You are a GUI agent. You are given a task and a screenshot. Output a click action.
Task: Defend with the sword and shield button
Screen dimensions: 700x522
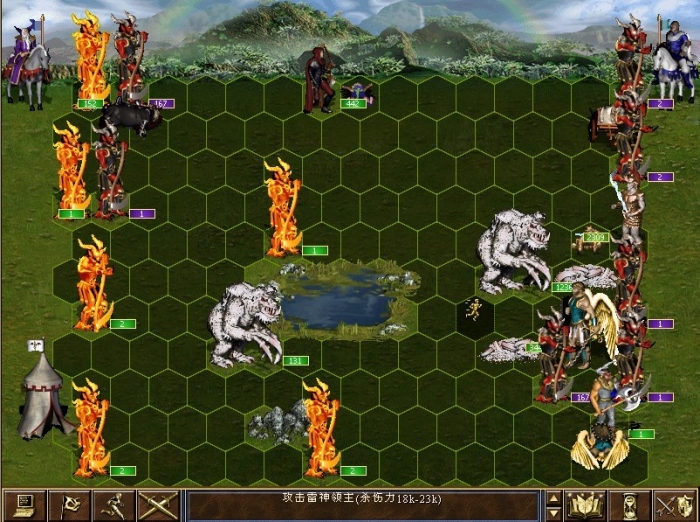pyautogui.click(x=675, y=505)
